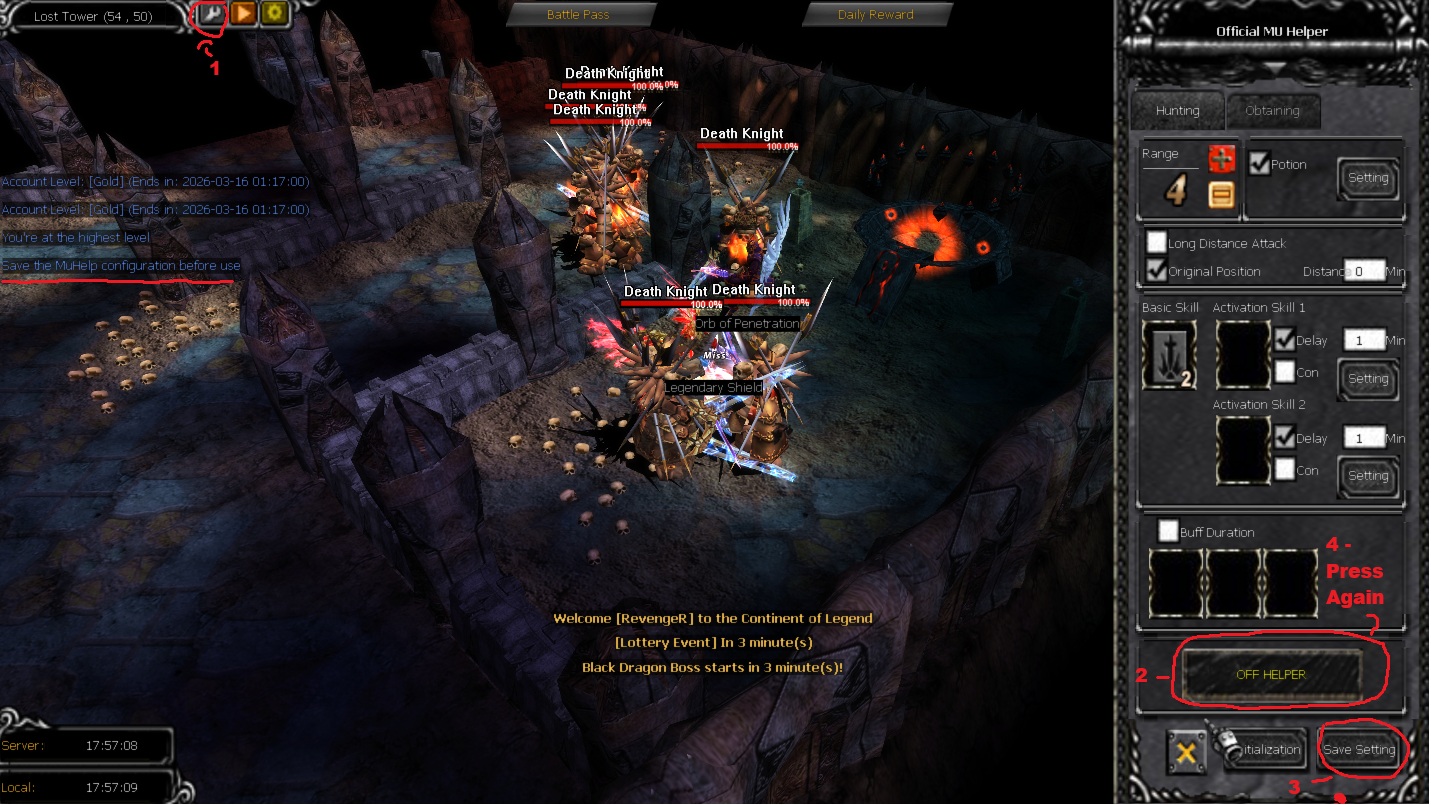Open the Daily Reward window
This screenshot has width=1431, height=805.
[875, 15]
